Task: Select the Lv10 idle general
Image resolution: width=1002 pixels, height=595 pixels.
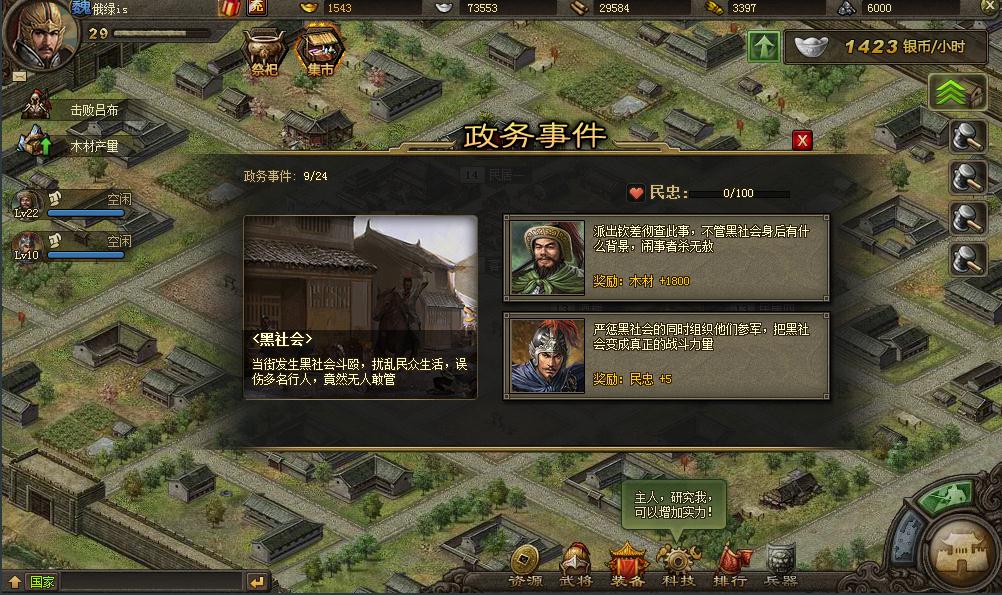Action: [x=72, y=245]
